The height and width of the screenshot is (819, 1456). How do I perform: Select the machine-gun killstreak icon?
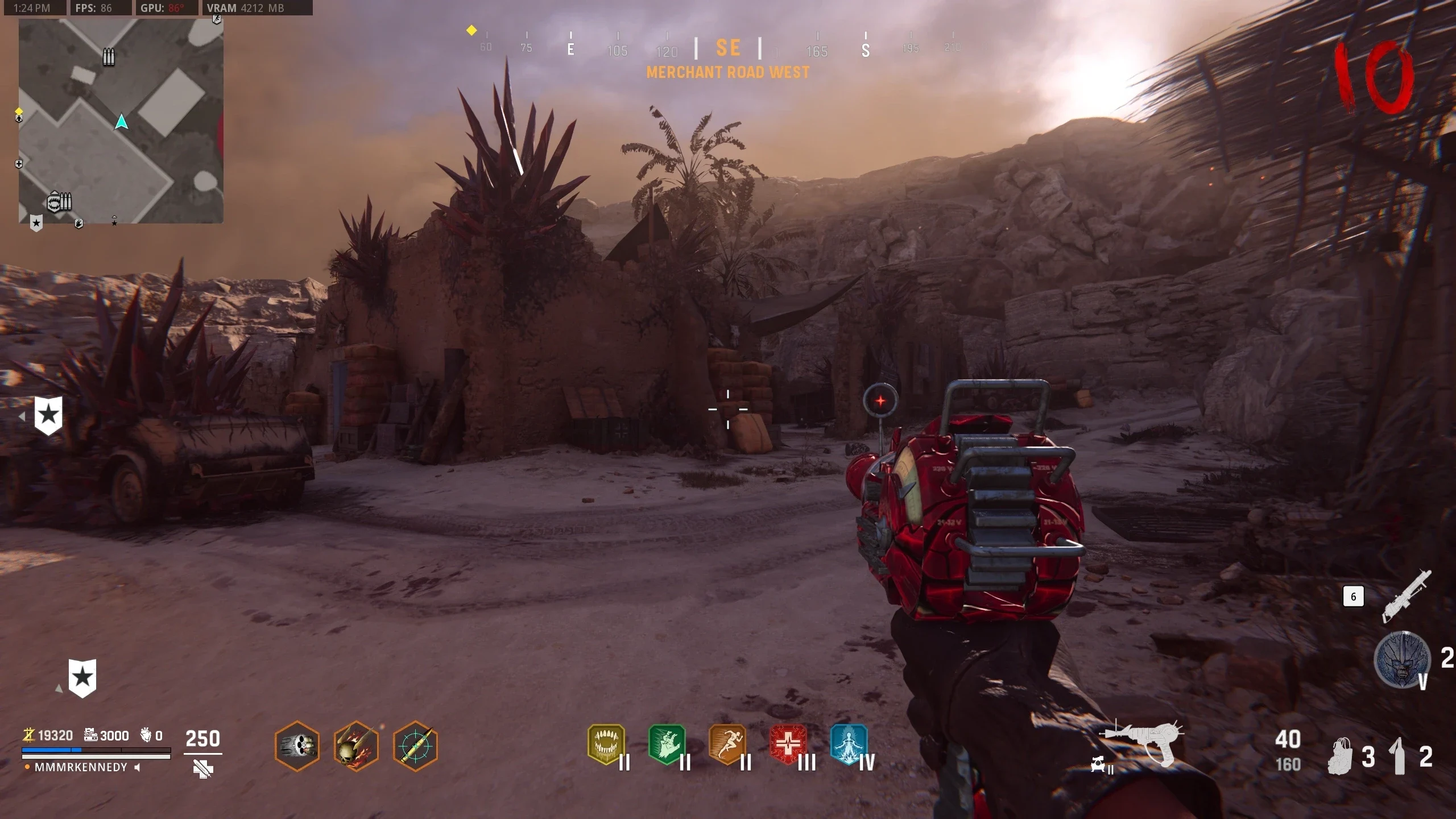pos(1406,596)
